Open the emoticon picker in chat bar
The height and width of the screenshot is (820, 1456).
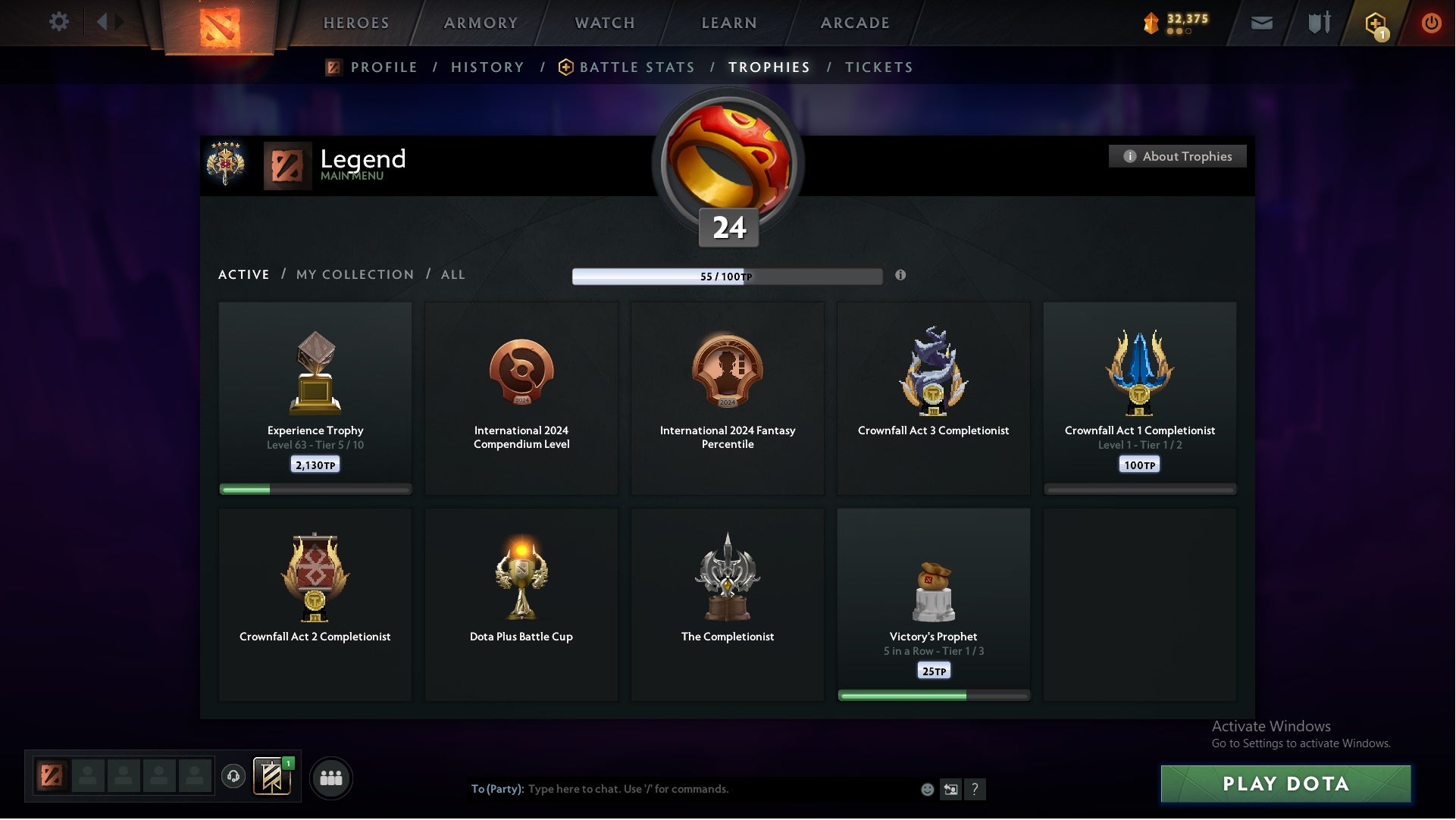coord(926,789)
